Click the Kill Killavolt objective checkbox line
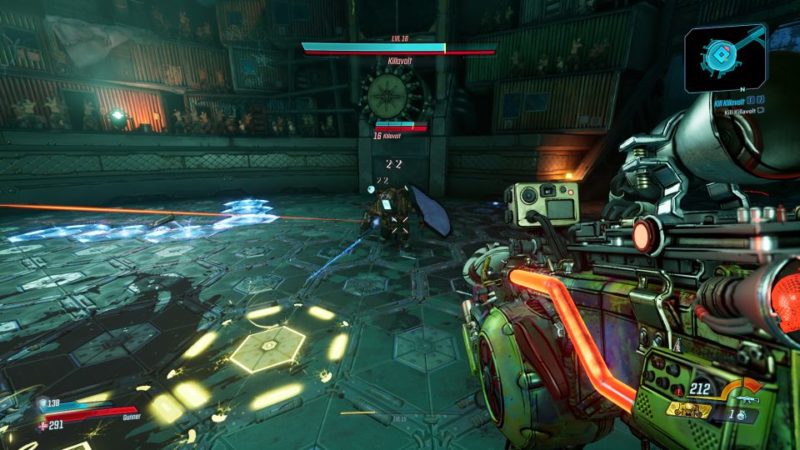The width and height of the screenshot is (800, 450). (x=738, y=111)
